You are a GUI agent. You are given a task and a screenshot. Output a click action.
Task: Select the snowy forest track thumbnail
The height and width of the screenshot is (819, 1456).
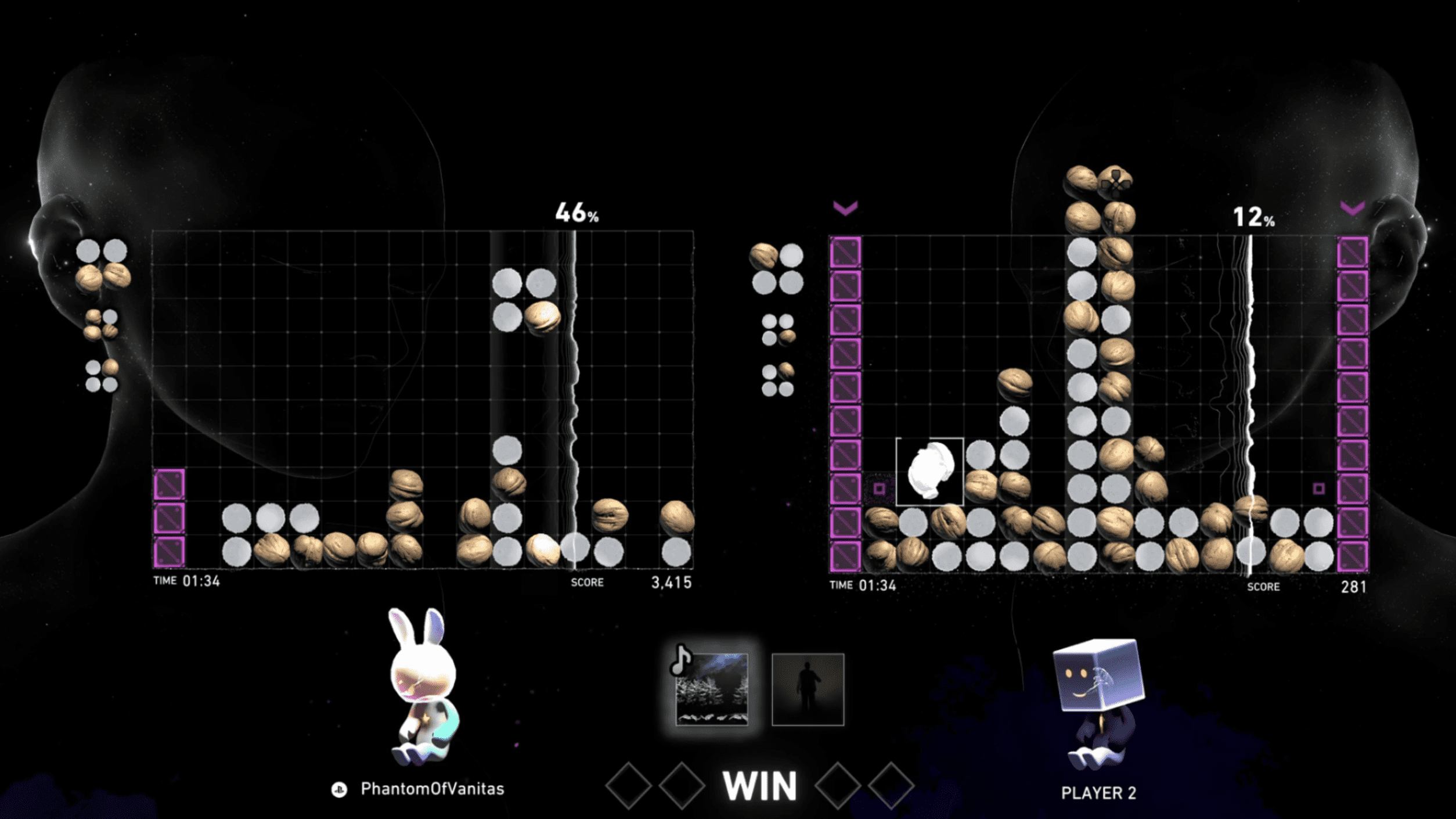(712, 688)
